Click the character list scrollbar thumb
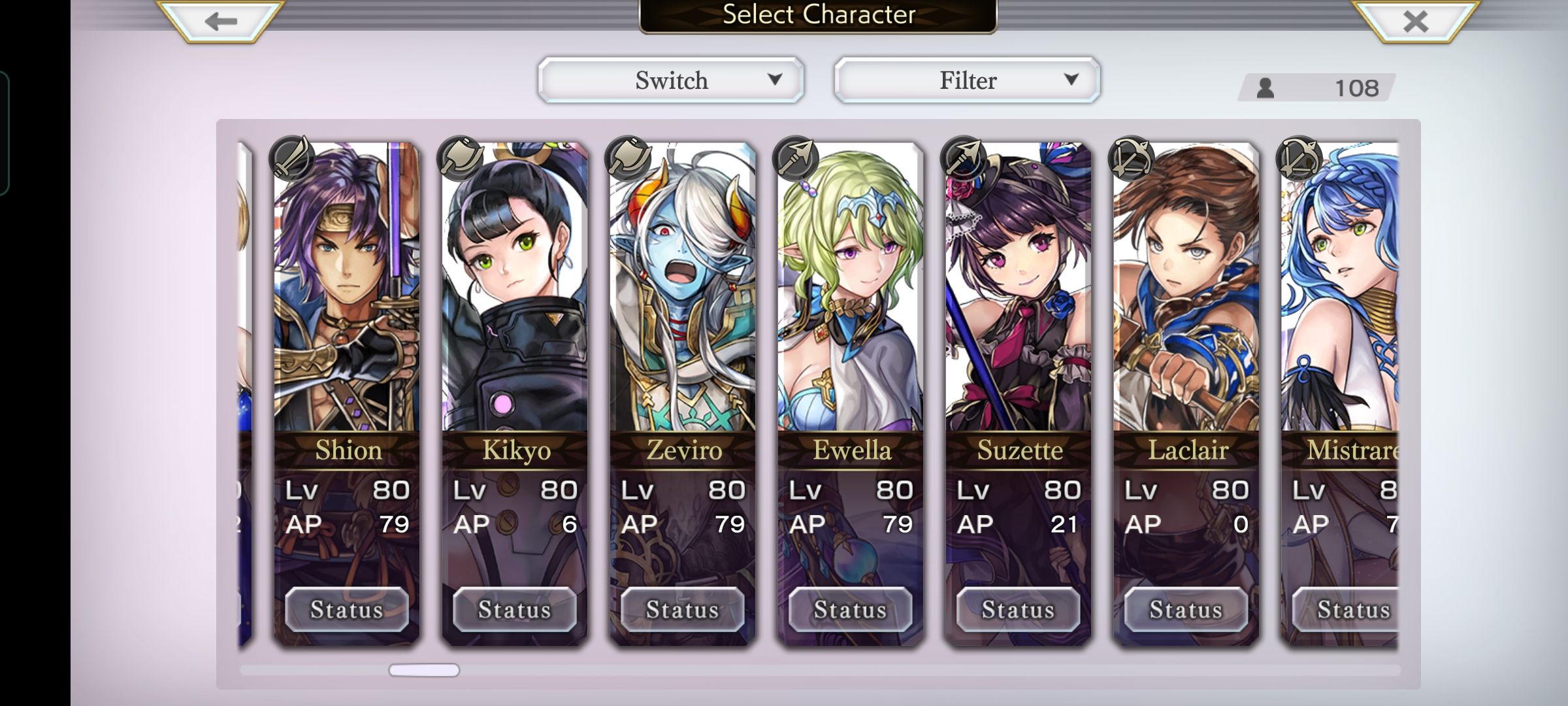 pyautogui.click(x=424, y=670)
